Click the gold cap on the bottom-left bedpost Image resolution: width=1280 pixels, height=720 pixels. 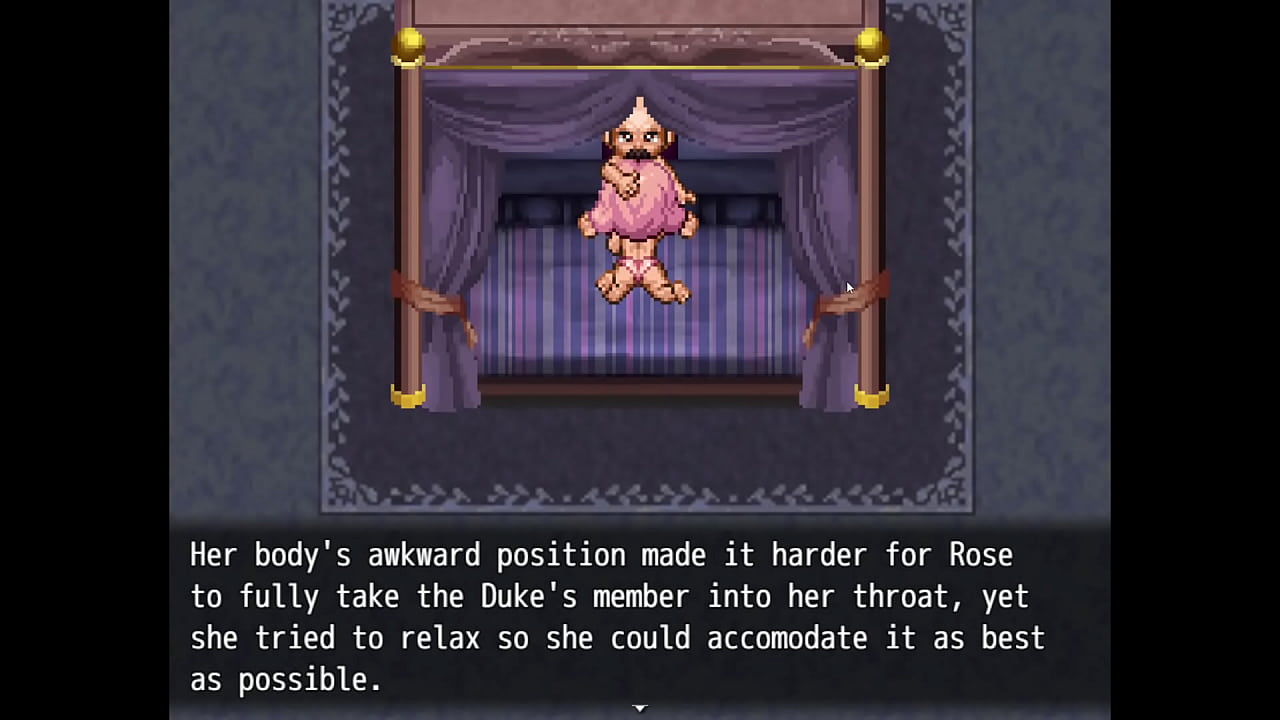(408, 396)
